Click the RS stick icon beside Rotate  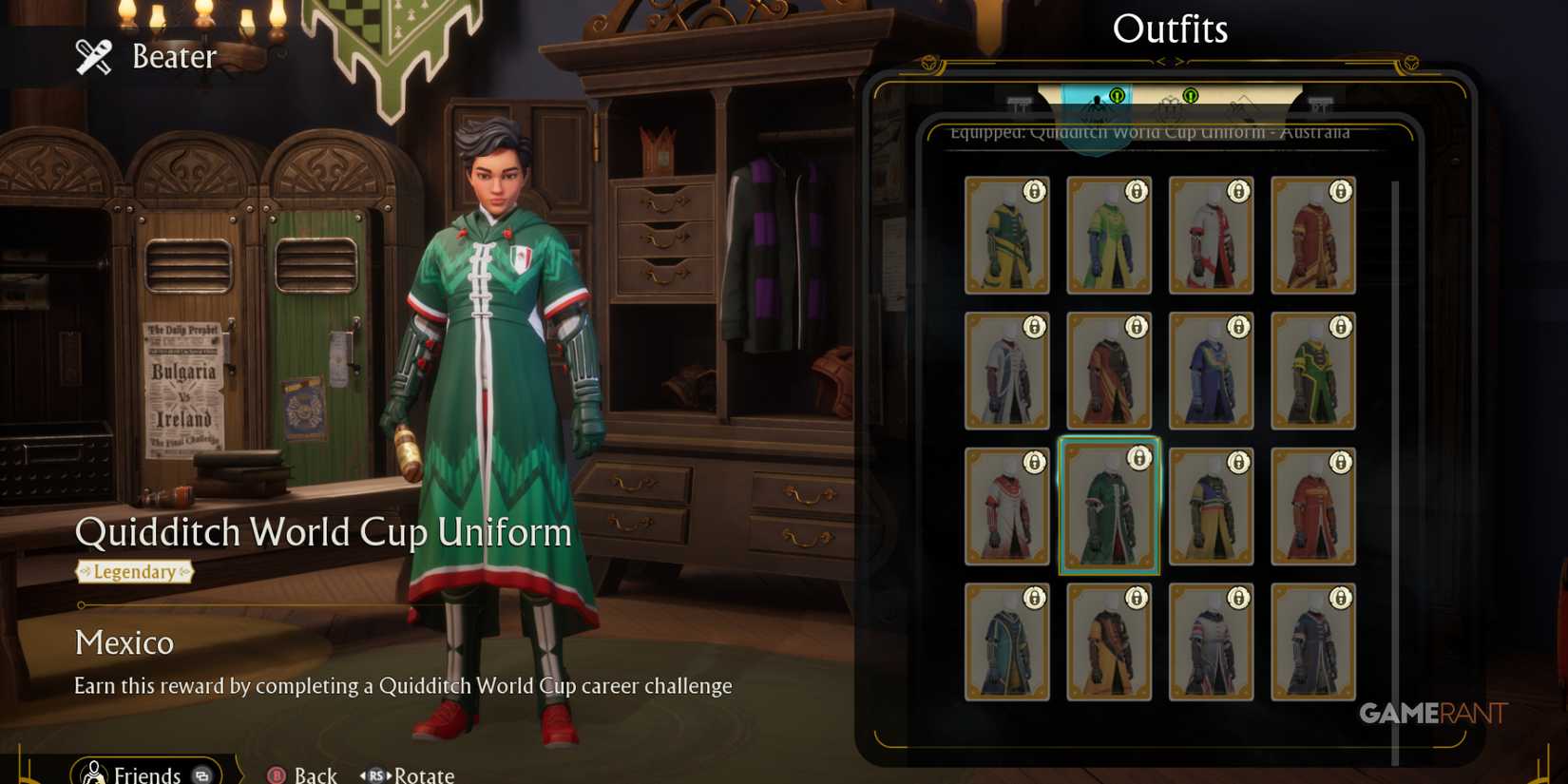[376, 774]
